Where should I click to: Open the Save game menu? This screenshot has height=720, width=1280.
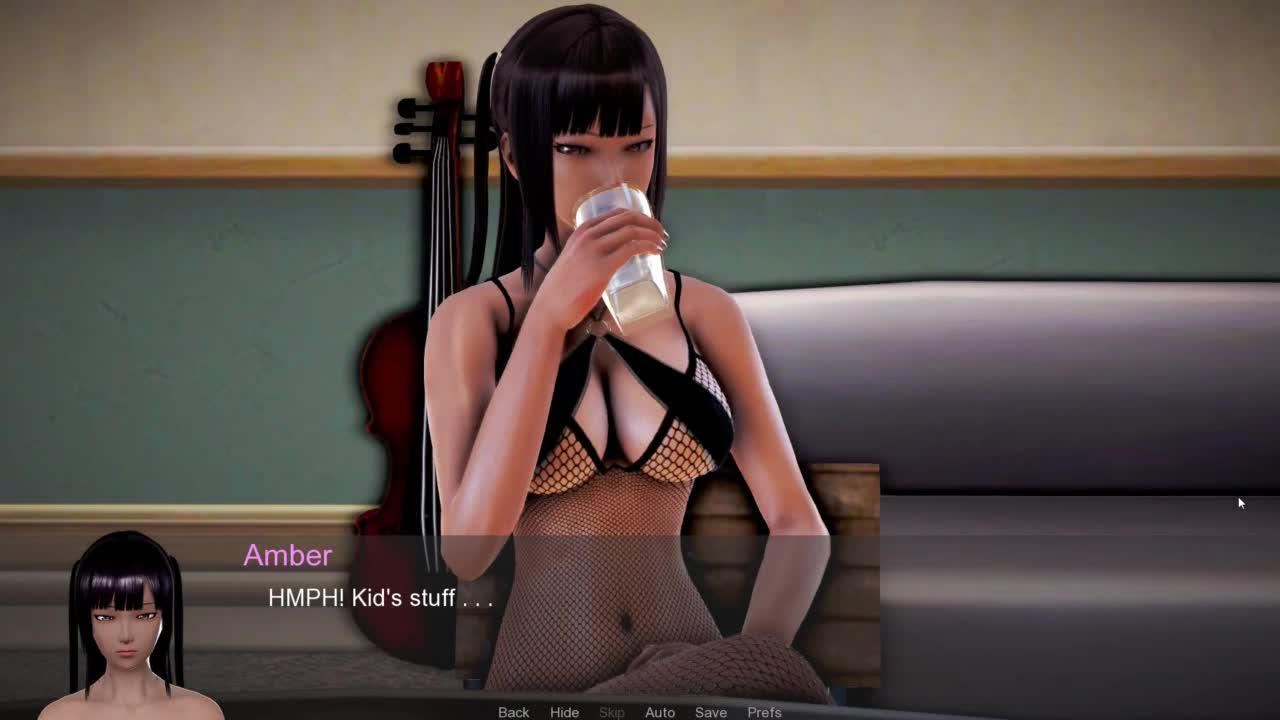tap(711, 712)
